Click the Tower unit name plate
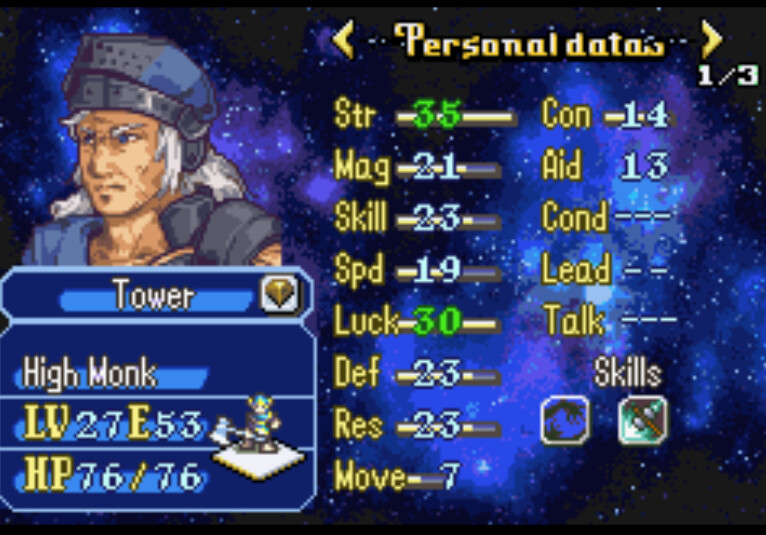The height and width of the screenshot is (535, 766). pyautogui.click(x=153, y=296)
